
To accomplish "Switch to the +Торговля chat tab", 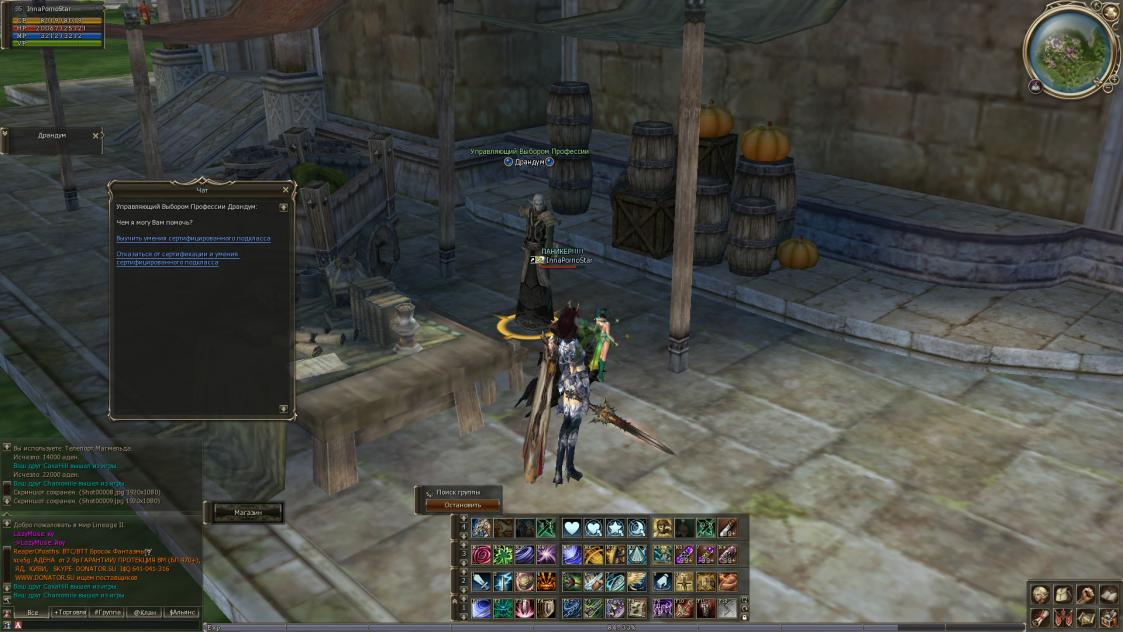I will [69, 612].
